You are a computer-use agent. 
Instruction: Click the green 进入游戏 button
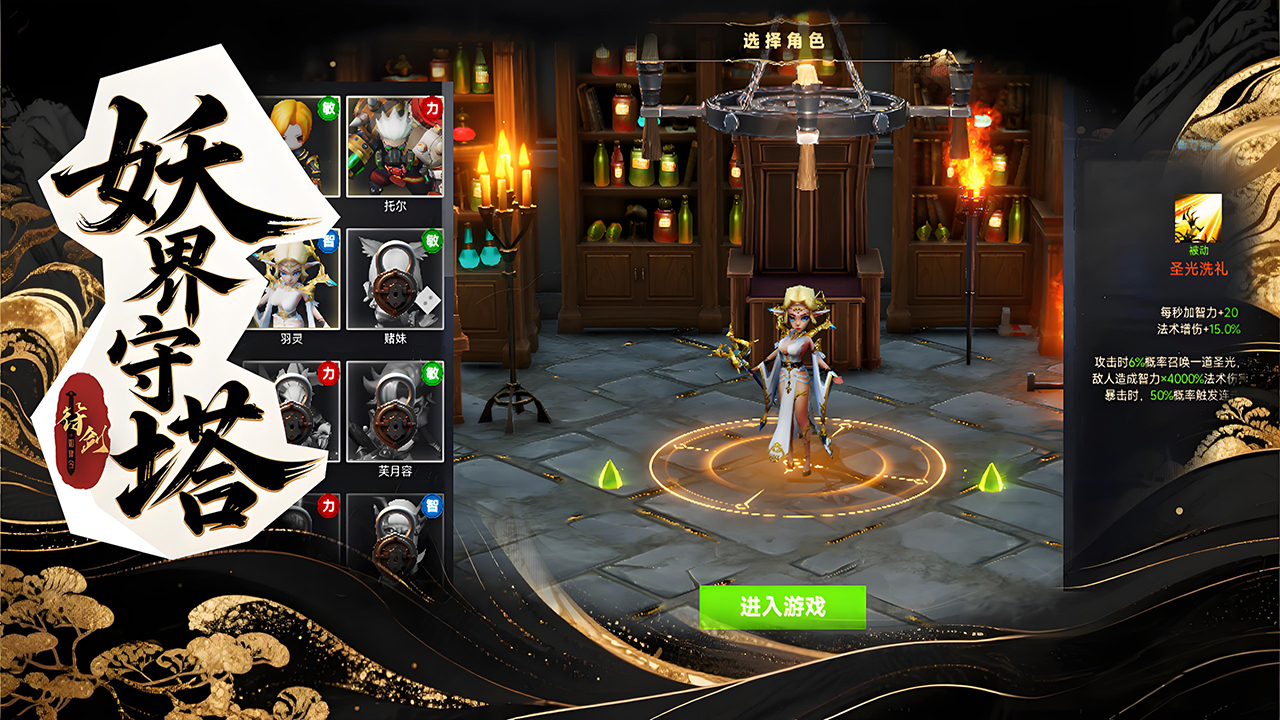[782, 607]
